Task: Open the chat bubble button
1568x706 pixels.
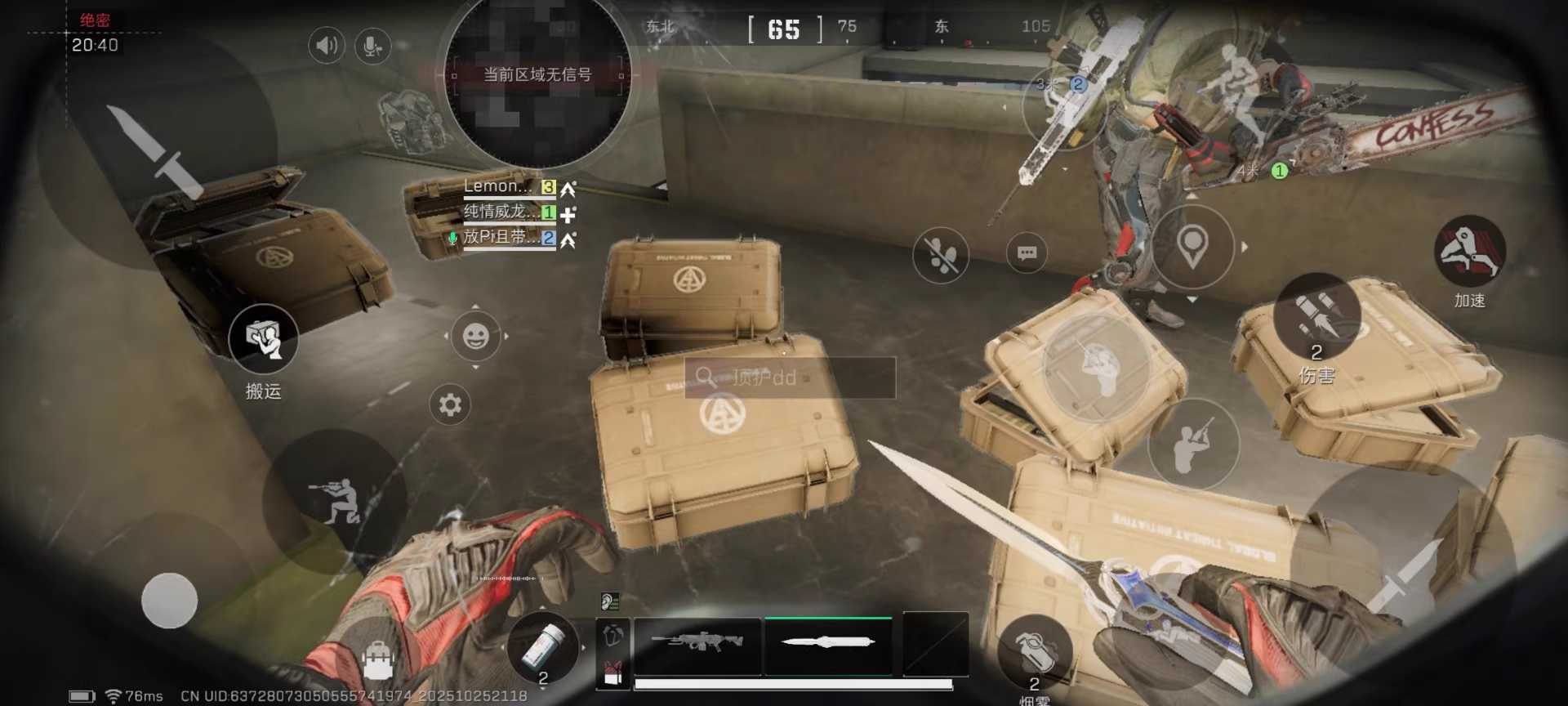Action: click(1027, 253)
